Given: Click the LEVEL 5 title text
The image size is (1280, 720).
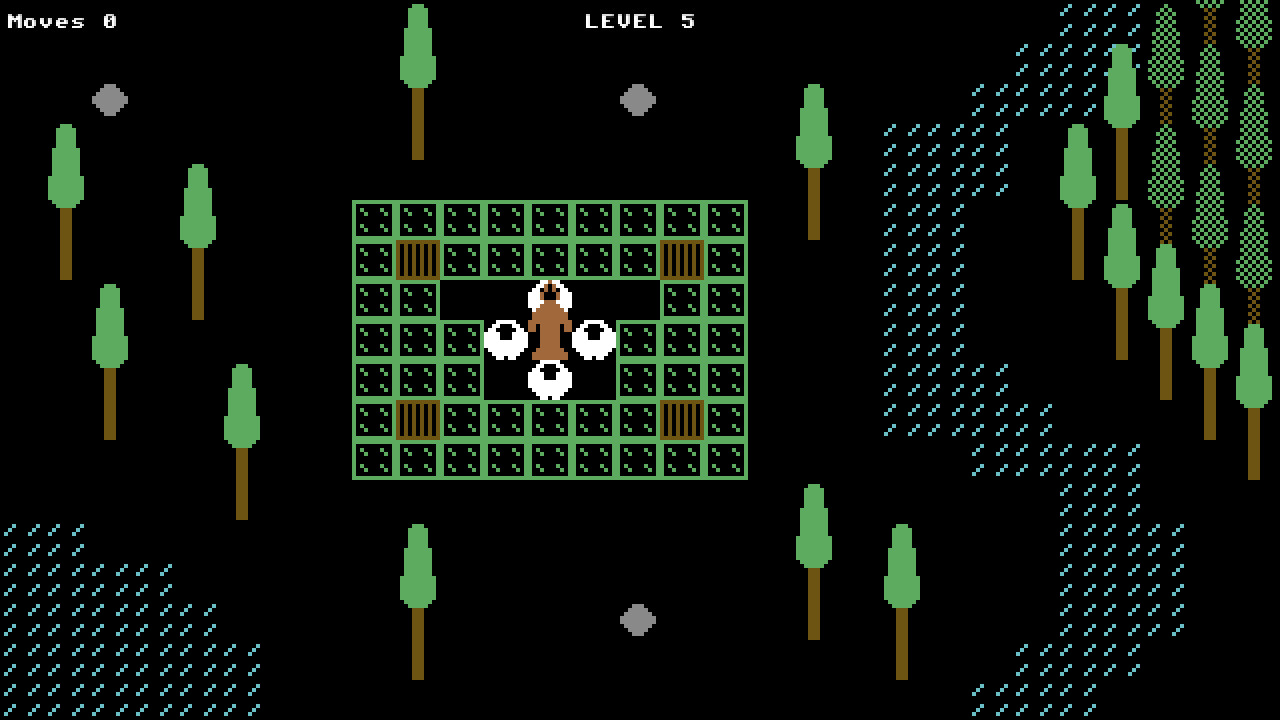Looking at the screenshot, I should pos(639,21).
